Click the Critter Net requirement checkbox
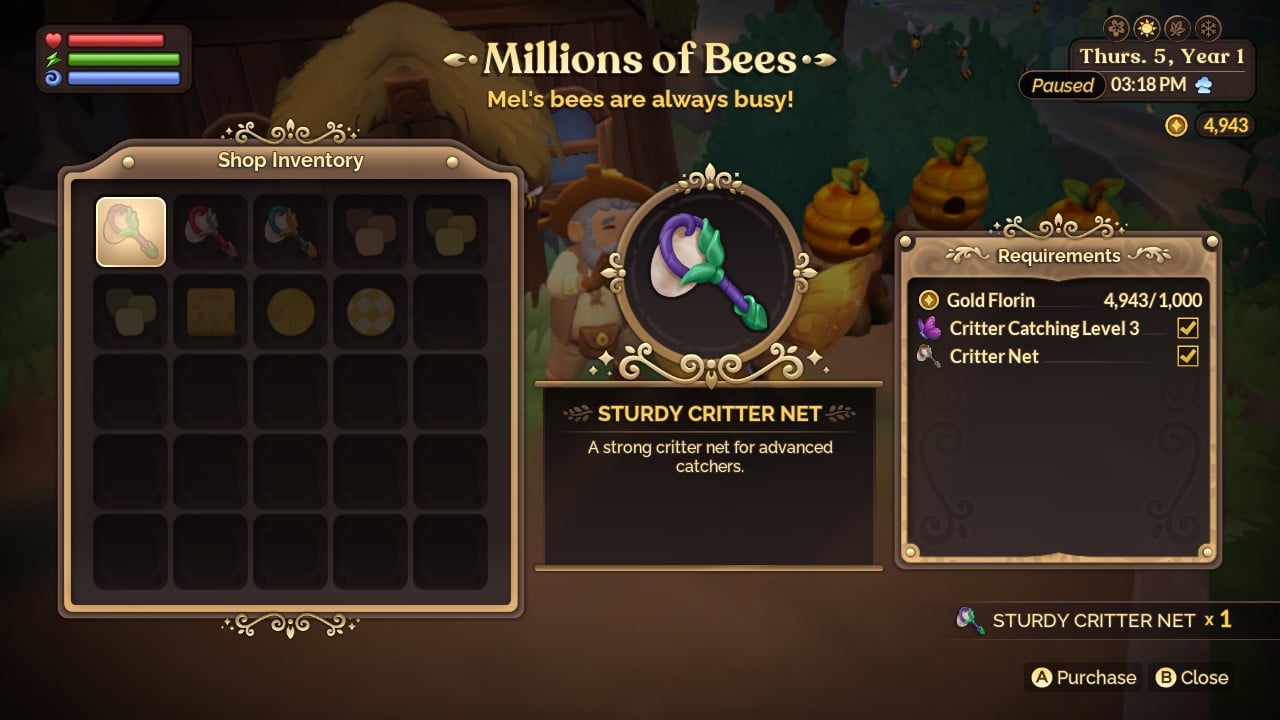Screen dimensions: 1280x720 click(x=1186, y=356)
